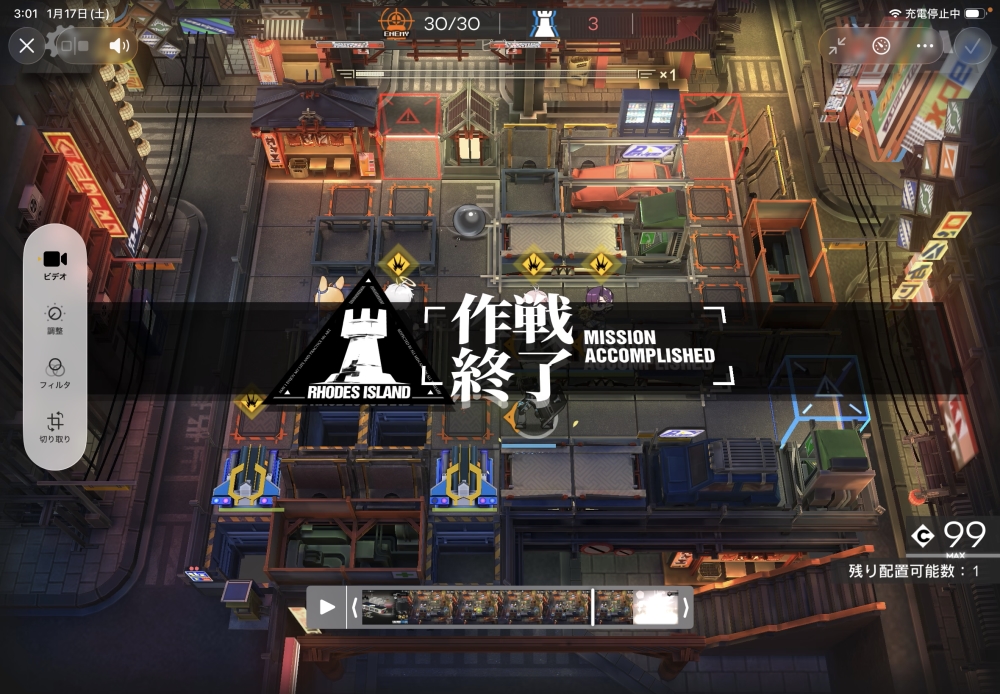Image resolution: width=1000 pixels, height=694 pixels.
Task: Switch to the 調整 adjustments tab
Action: click(55, 318)
